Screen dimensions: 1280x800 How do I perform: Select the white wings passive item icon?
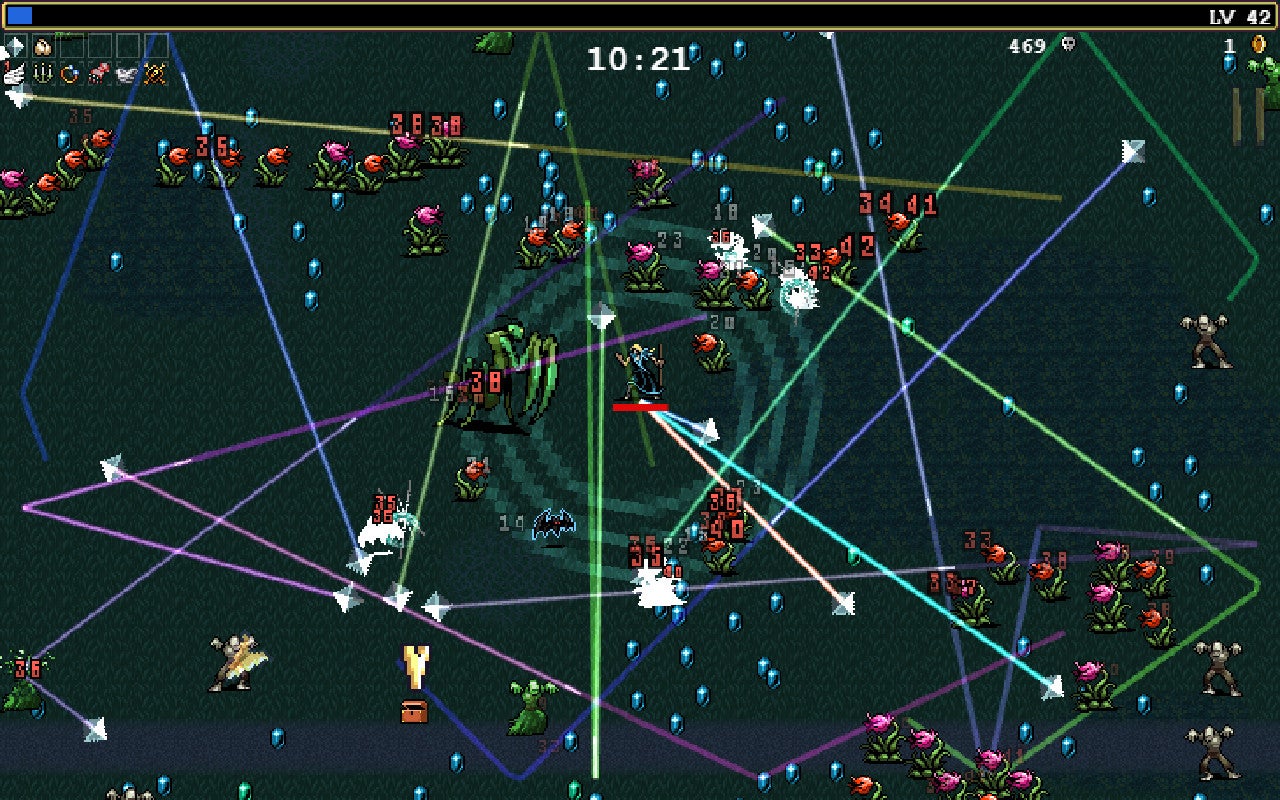[x=125, y=73]
